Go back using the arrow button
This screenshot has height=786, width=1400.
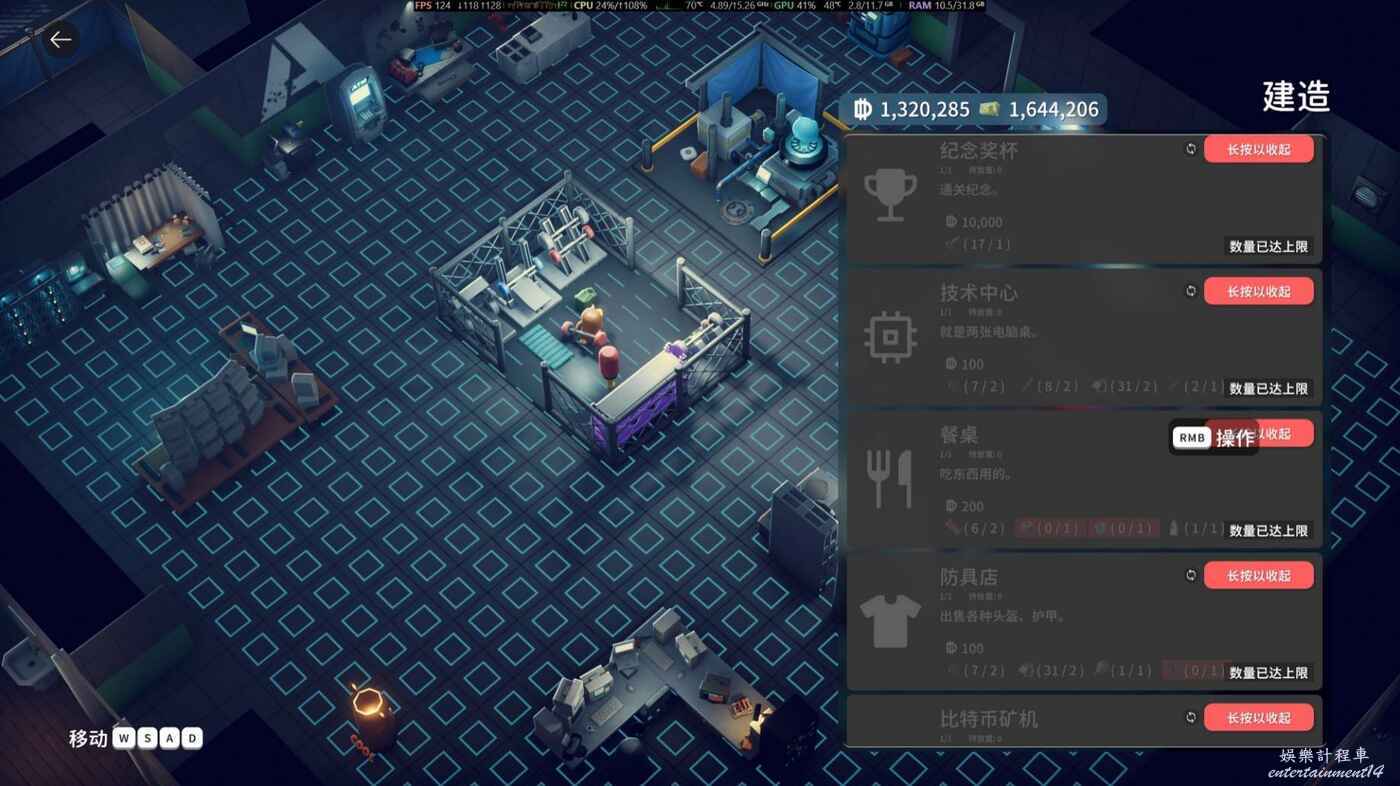click(61, 40)
